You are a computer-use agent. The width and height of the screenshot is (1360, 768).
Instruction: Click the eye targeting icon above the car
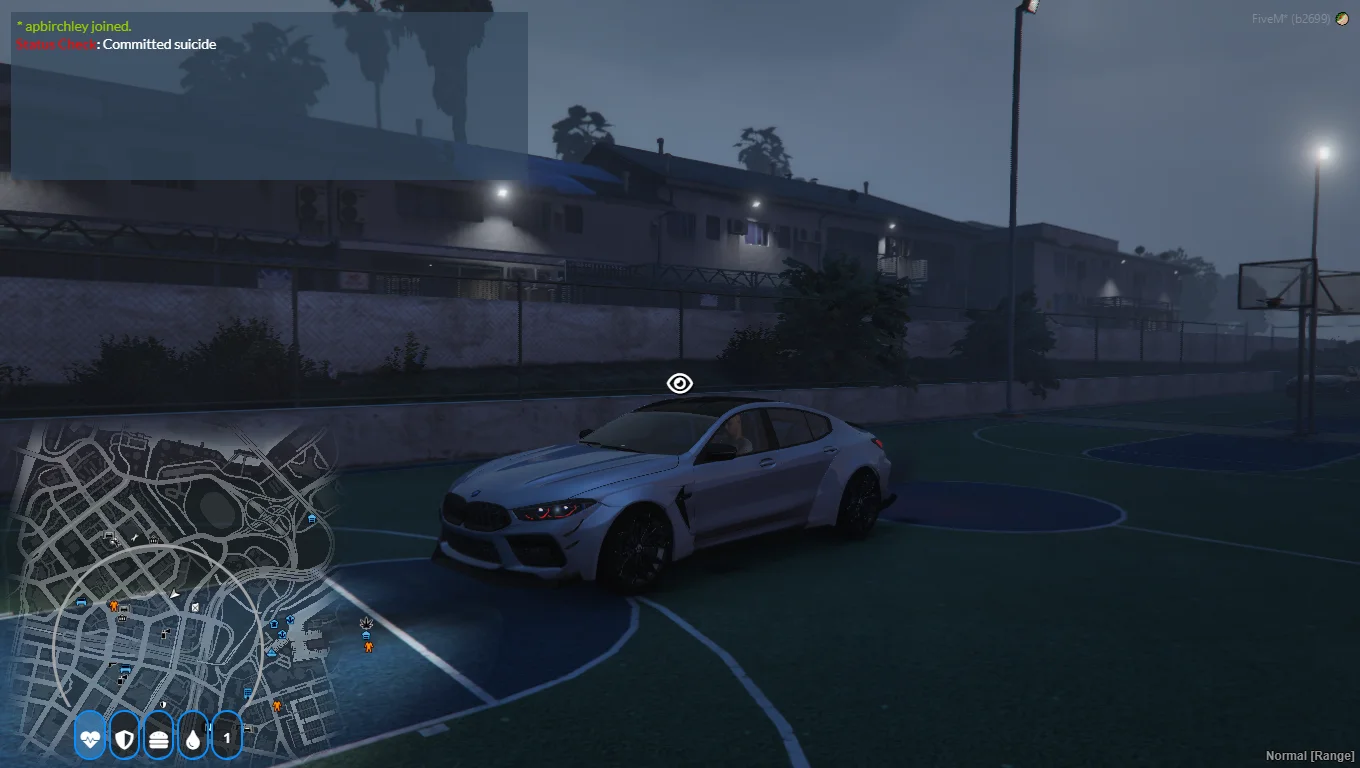coord(680,383)
